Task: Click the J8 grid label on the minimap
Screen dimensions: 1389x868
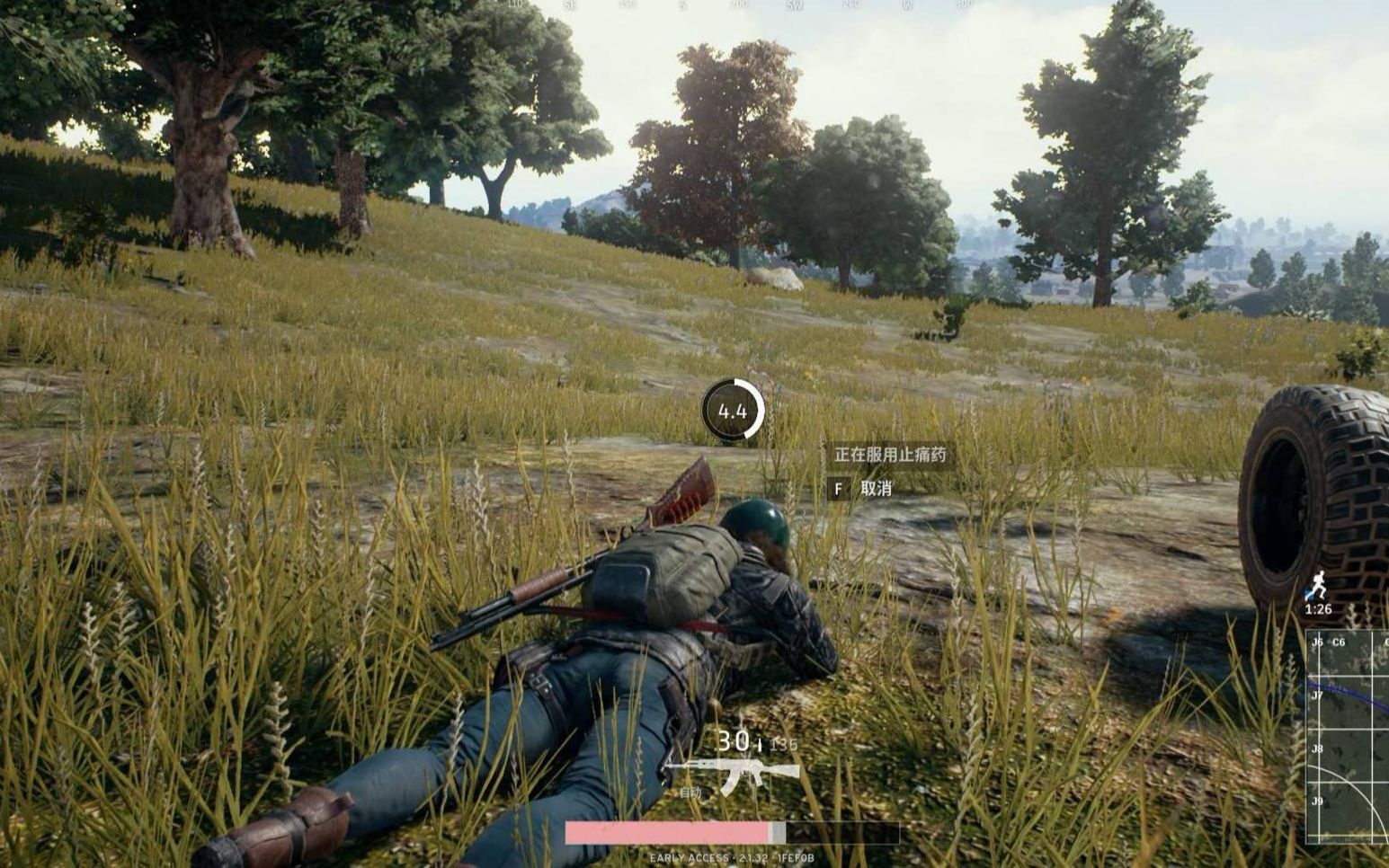Action: click(1317, 748)
